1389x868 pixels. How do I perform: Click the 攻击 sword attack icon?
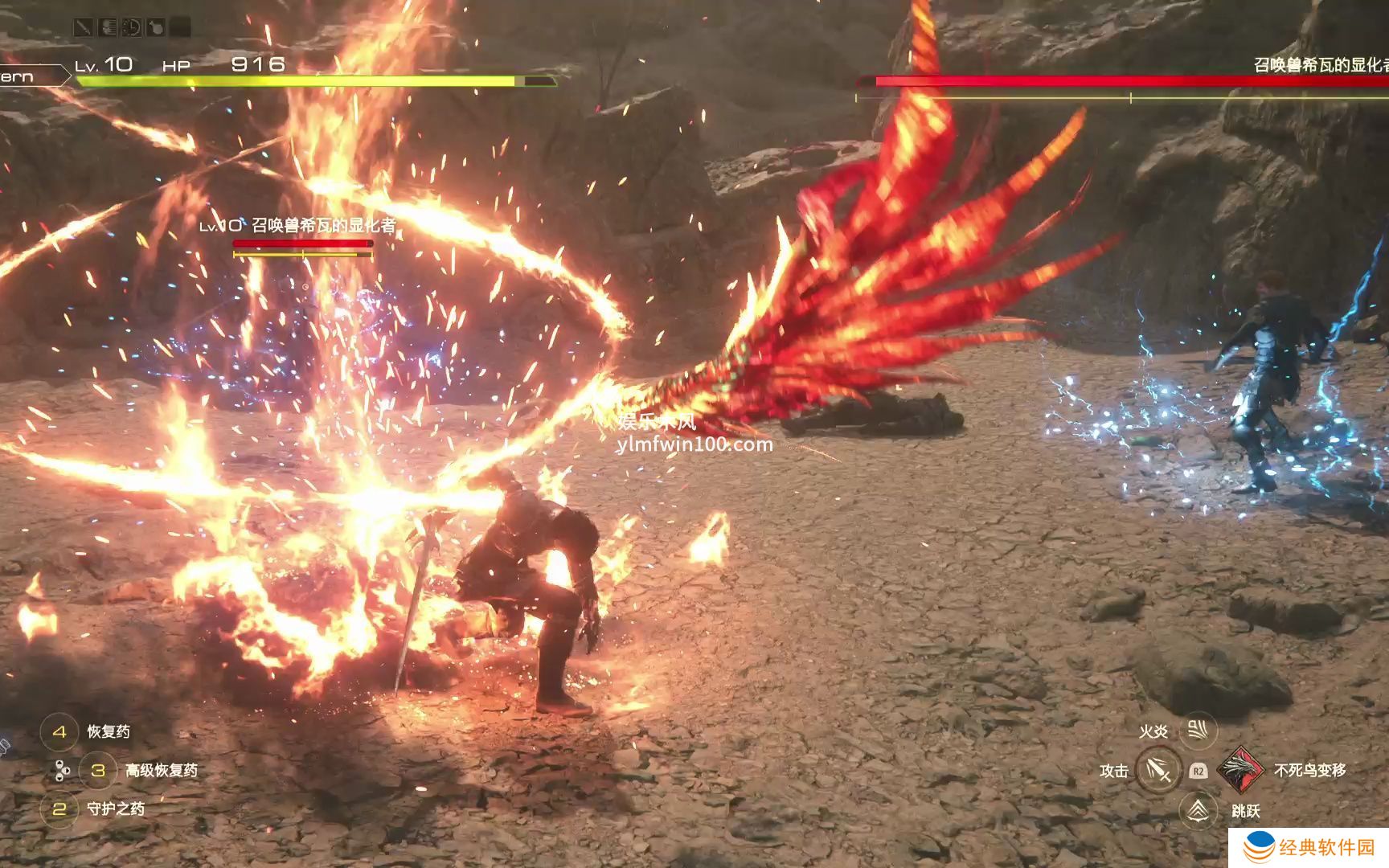pyautogui.click(x=1158, y=770)
